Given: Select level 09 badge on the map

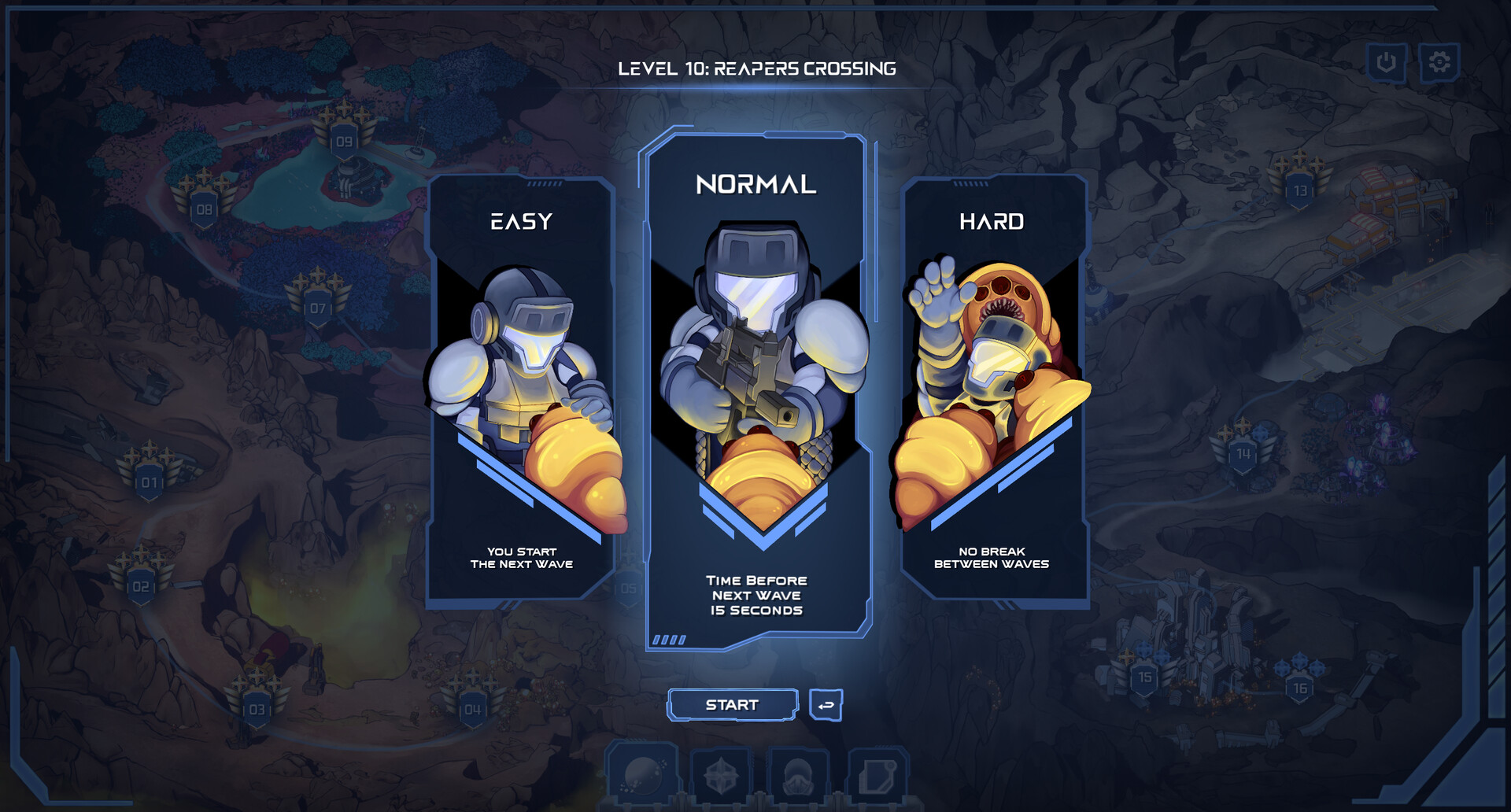Looking at the screenshot, I should tap(342, 138).
